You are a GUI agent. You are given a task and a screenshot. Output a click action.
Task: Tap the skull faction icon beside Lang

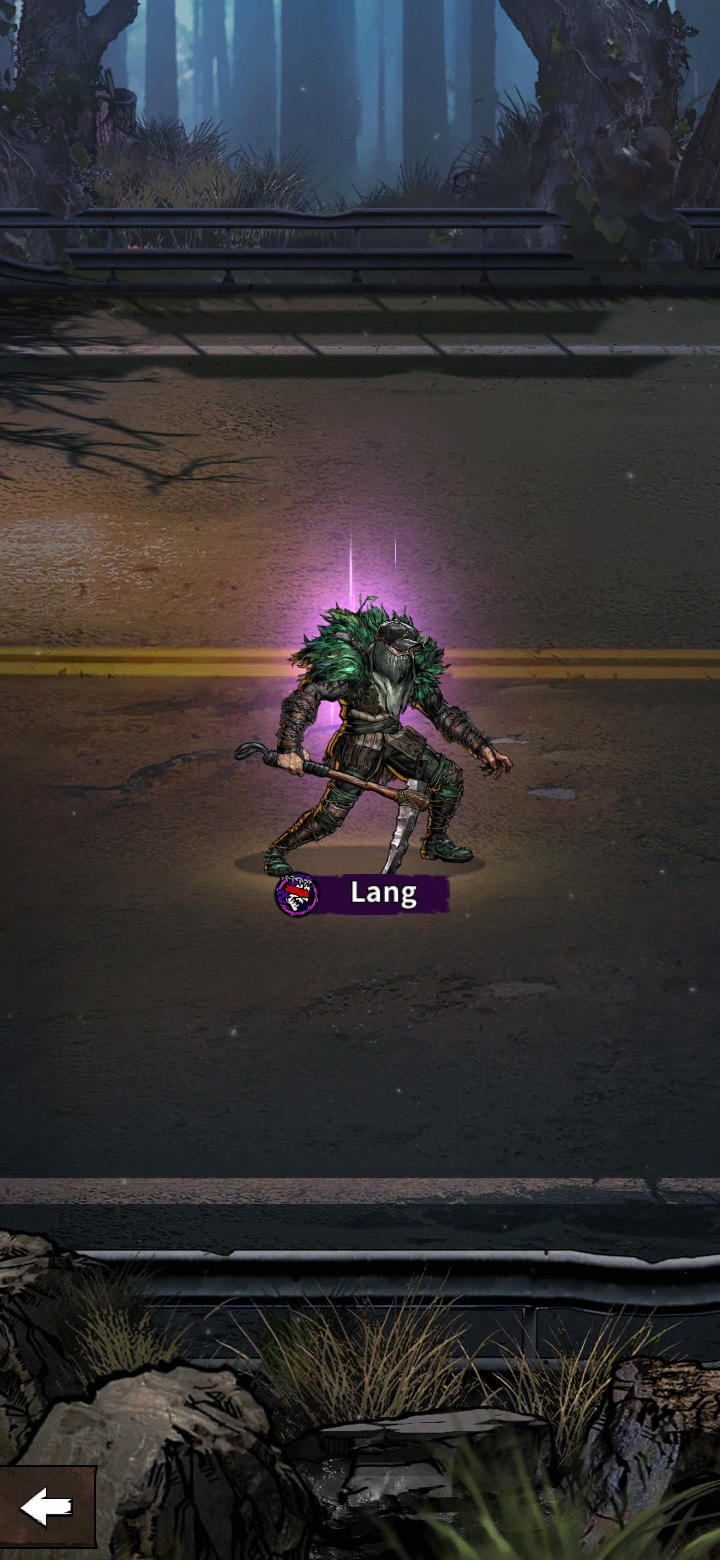(297, 895)
